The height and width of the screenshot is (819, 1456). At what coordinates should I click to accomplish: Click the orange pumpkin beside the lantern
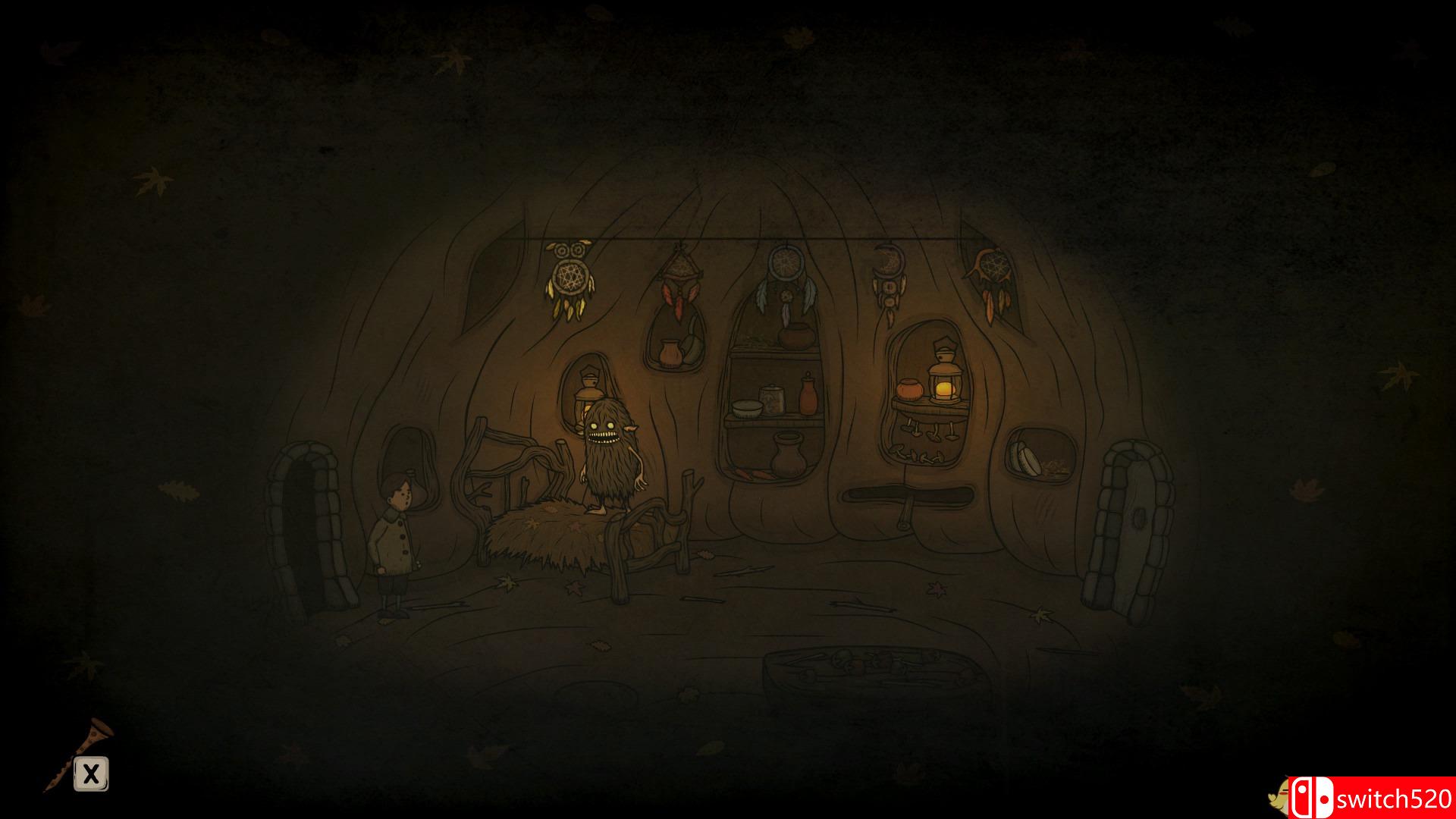(910, 391)
